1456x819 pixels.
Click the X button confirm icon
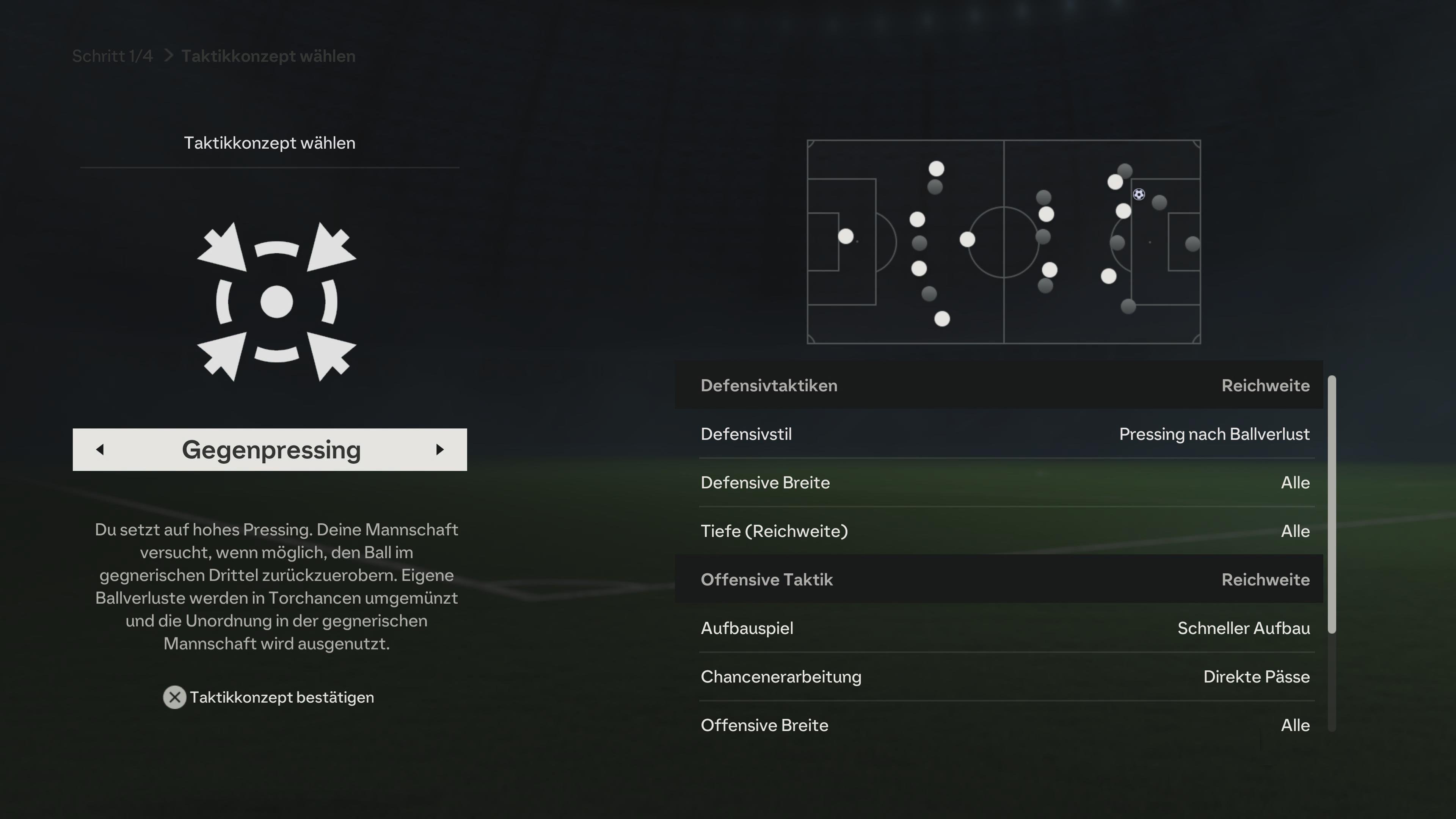[x=175, y=698]
